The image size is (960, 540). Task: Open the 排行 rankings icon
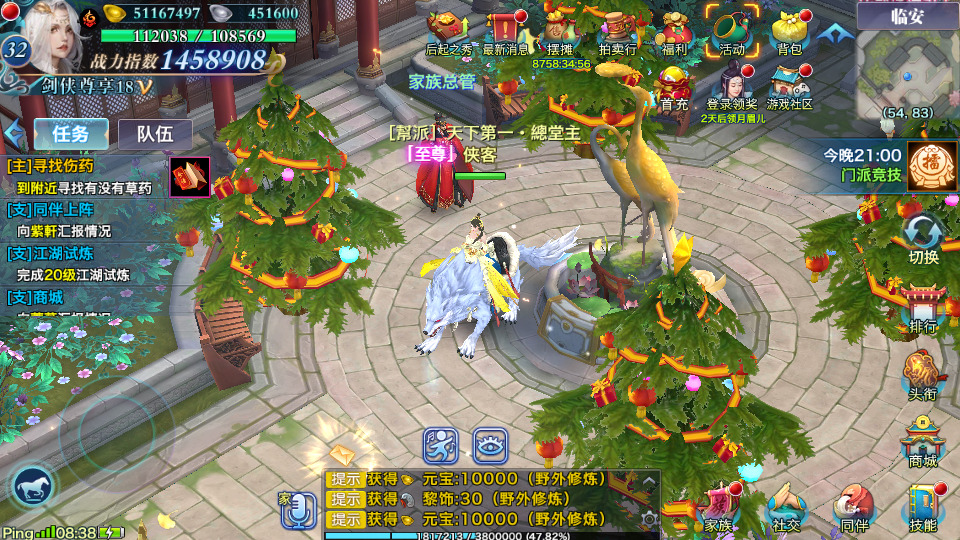923,308
